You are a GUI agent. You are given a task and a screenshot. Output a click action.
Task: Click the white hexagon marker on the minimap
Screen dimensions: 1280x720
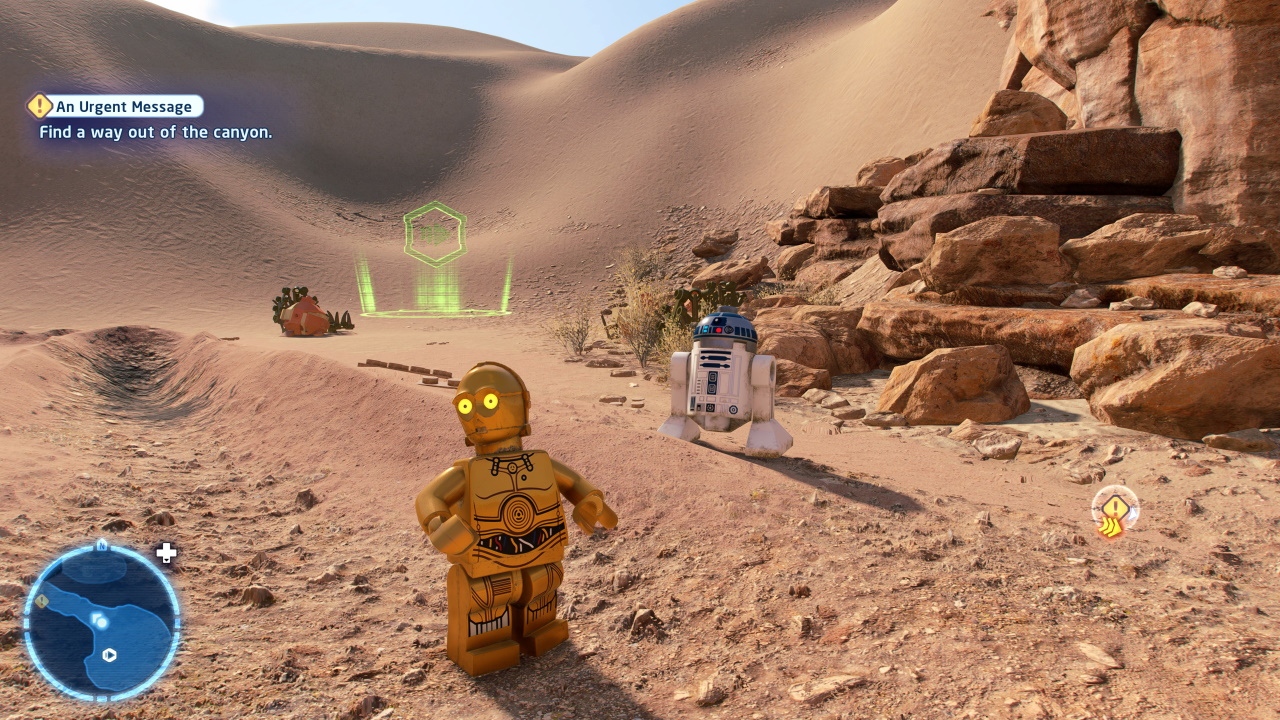[x=109, y=655]
